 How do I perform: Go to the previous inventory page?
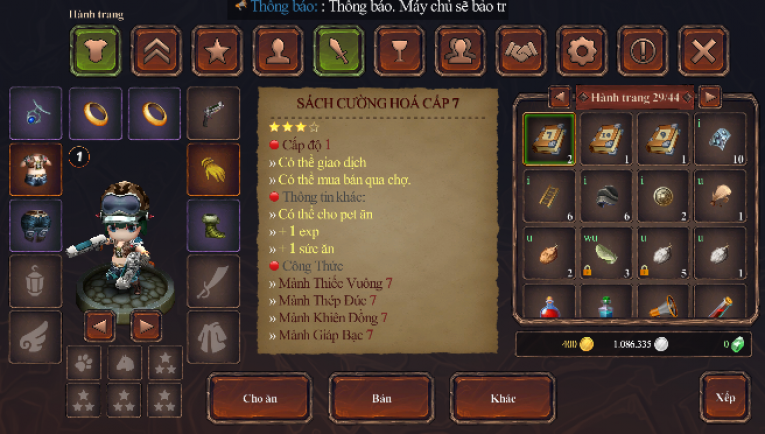pos(560,97)
